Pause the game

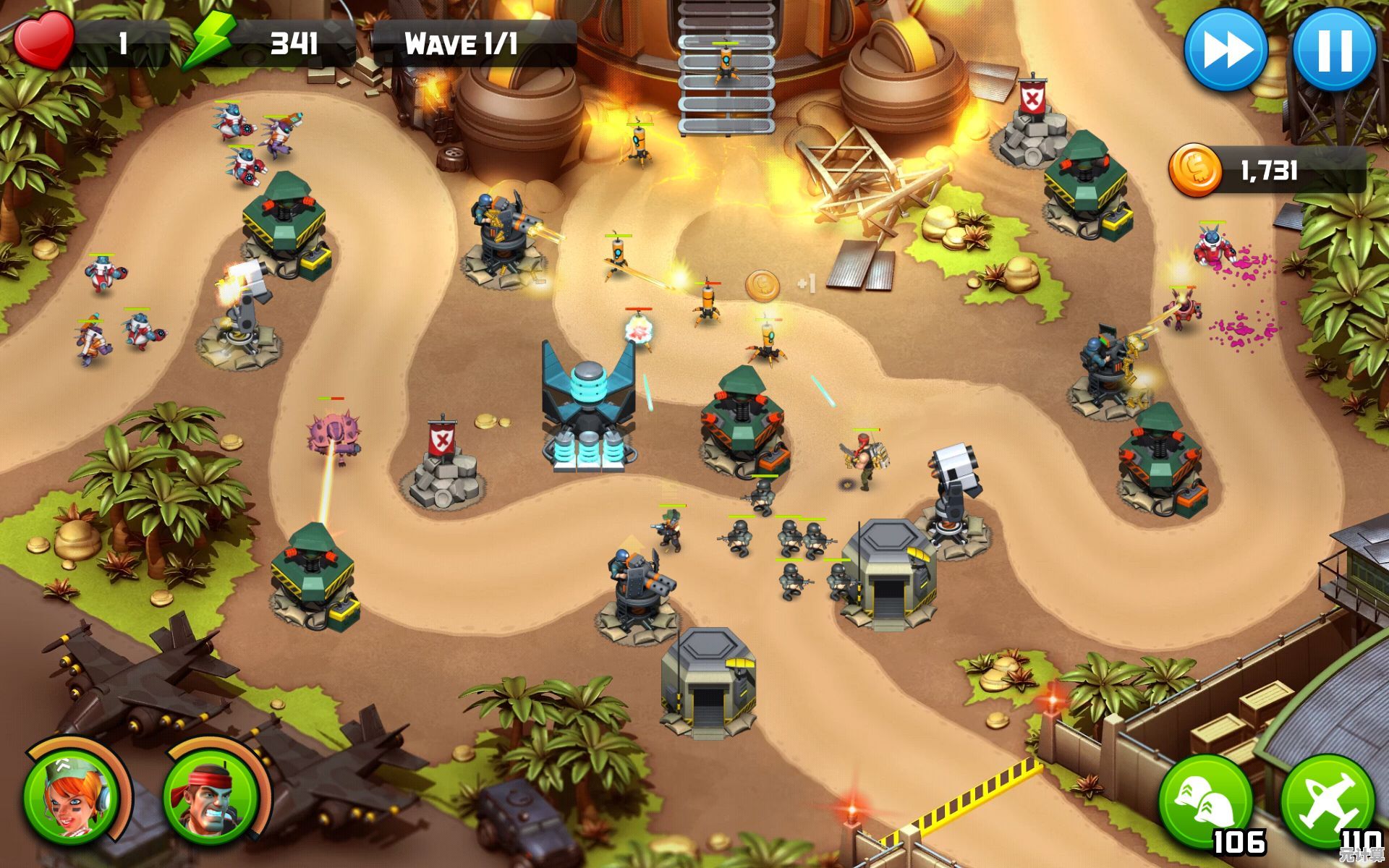pos(1333,50)
